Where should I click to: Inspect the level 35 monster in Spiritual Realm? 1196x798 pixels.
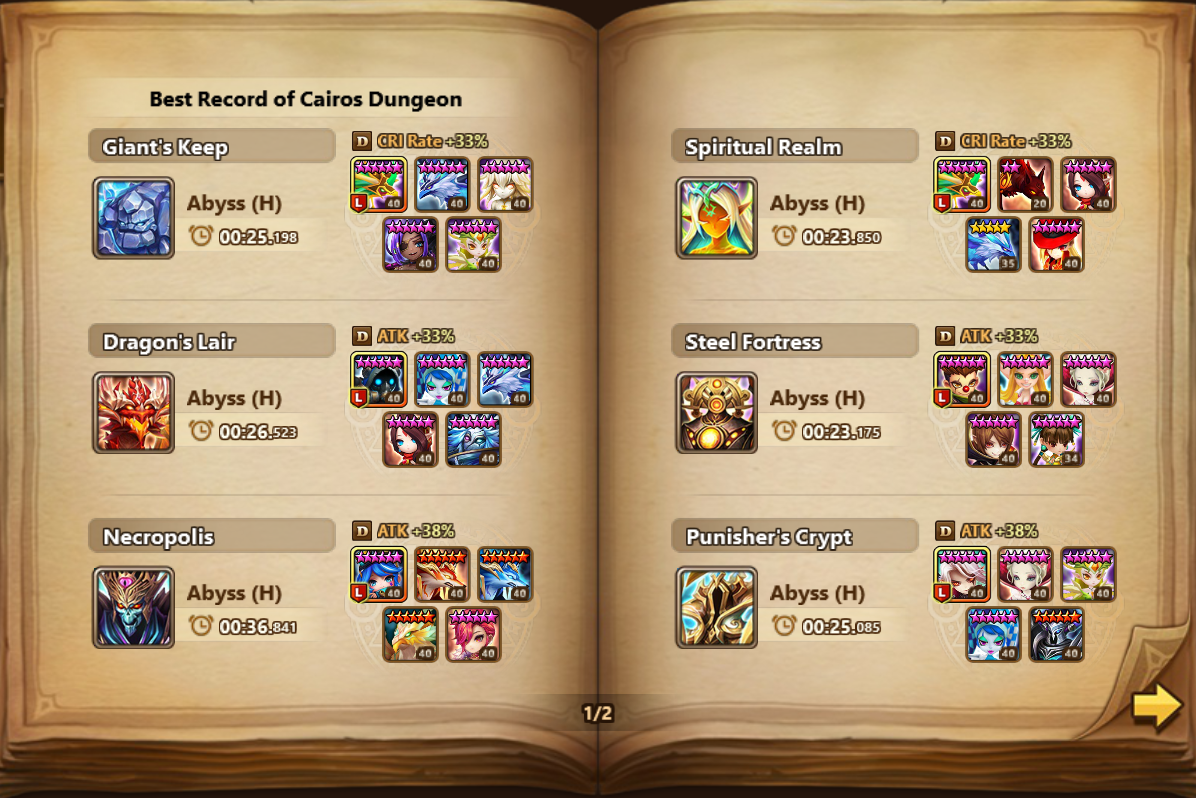coord(993,245)
